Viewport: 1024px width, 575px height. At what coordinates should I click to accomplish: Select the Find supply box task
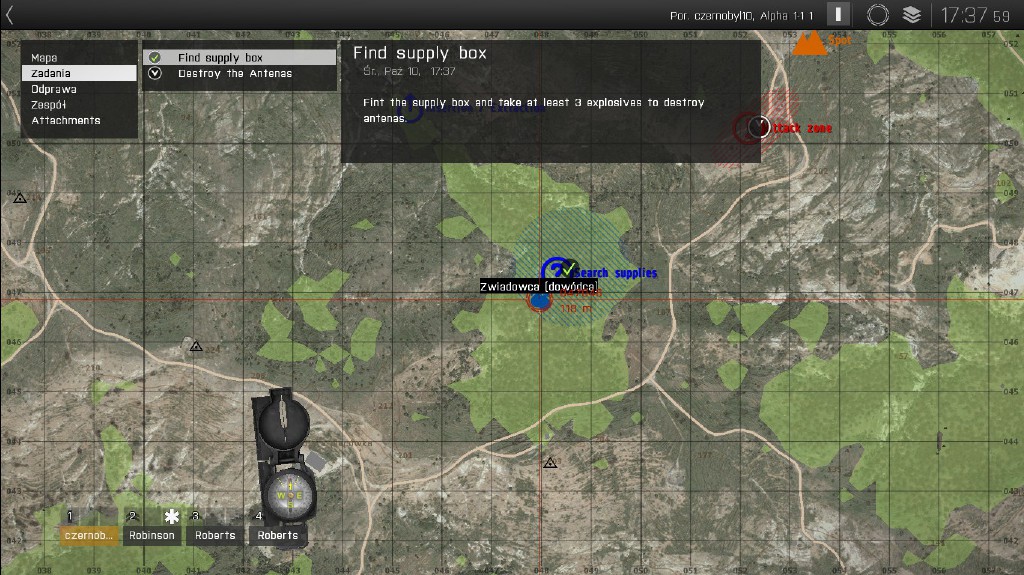tap(239, 58)
